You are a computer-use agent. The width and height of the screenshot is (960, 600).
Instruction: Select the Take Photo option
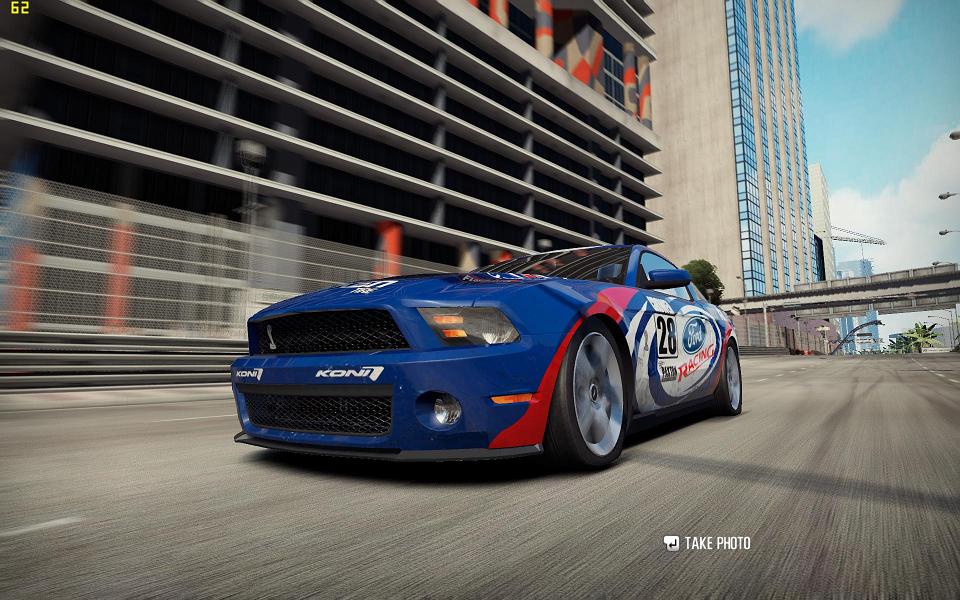click(707, 543)
